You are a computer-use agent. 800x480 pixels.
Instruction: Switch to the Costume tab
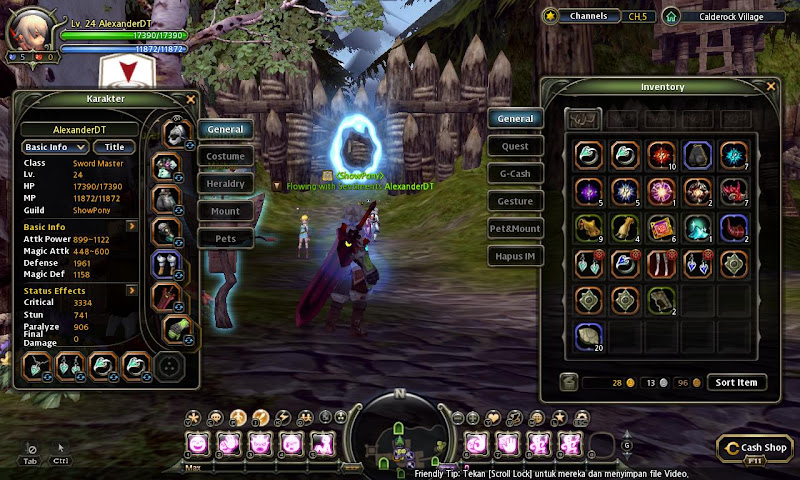tap(225, 156)
